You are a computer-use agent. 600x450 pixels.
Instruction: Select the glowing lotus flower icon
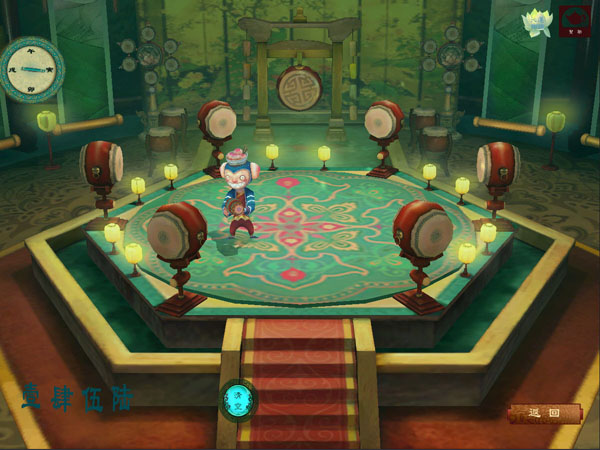tap(537, 23)
